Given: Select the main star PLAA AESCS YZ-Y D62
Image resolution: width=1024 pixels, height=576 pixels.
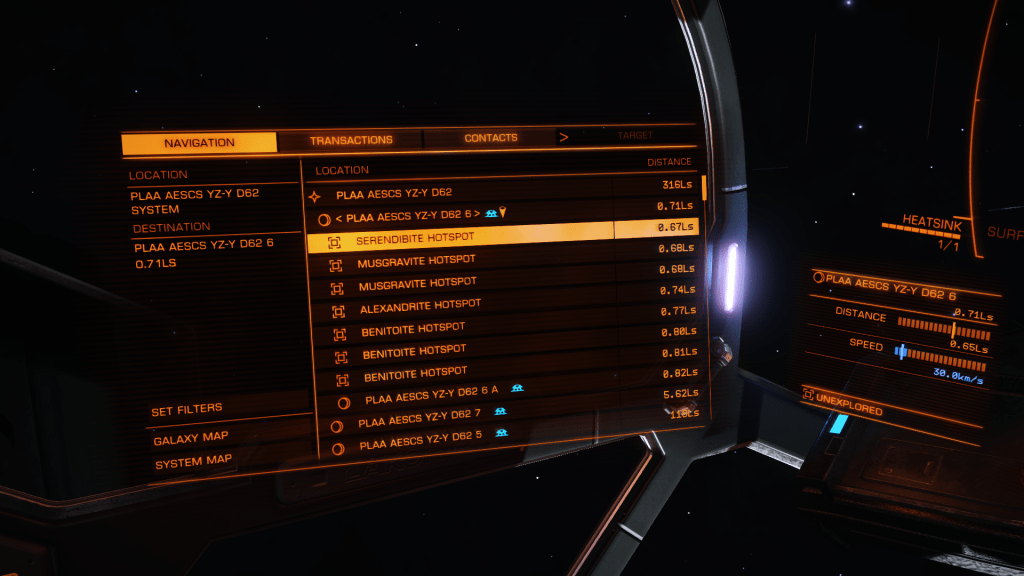Looking at the screenshot, I should (x=394, y=193).
